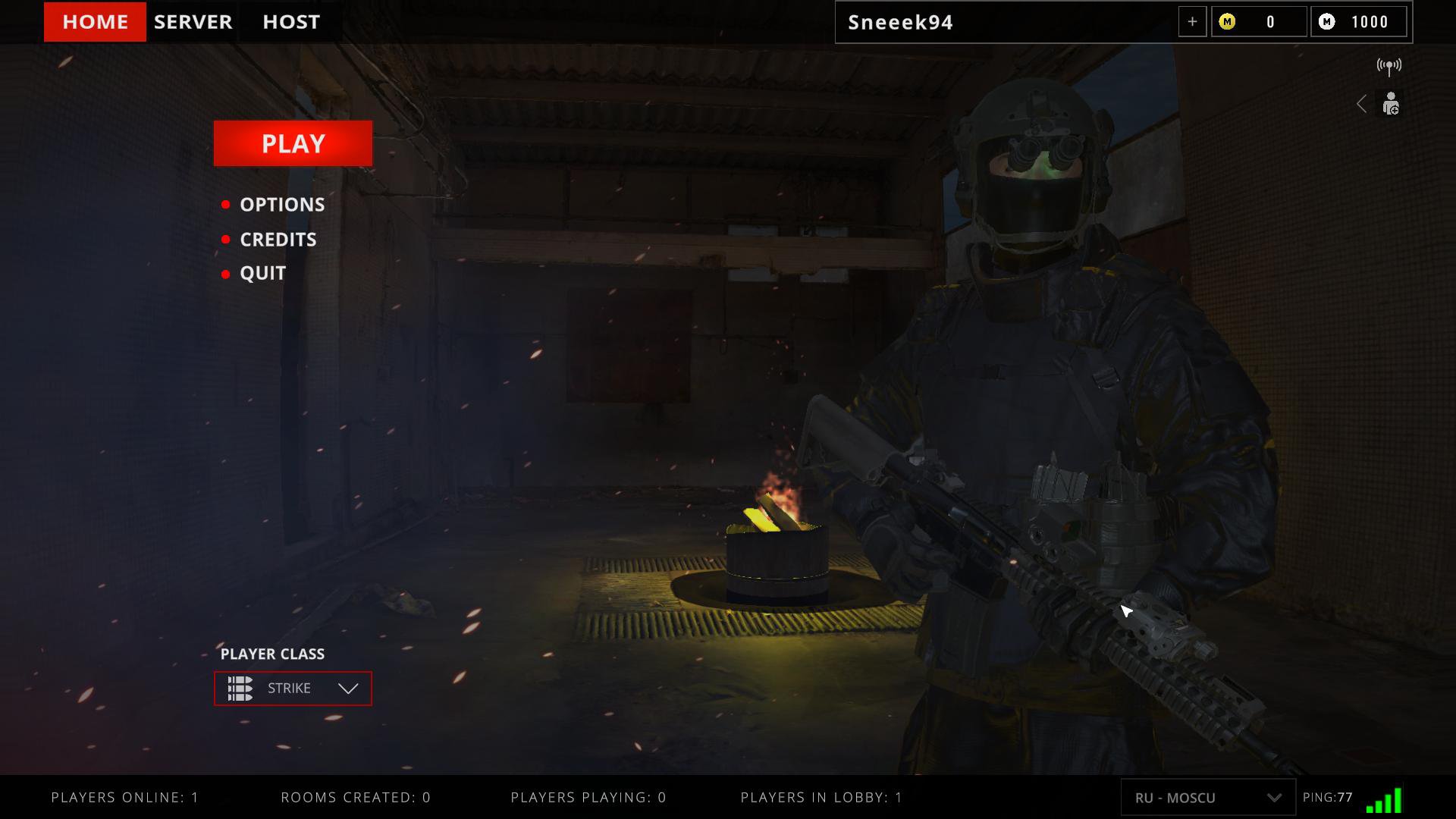Toggle the red bullet next to CREDITS
1456x819 pixels.
[x=225, y=239]
